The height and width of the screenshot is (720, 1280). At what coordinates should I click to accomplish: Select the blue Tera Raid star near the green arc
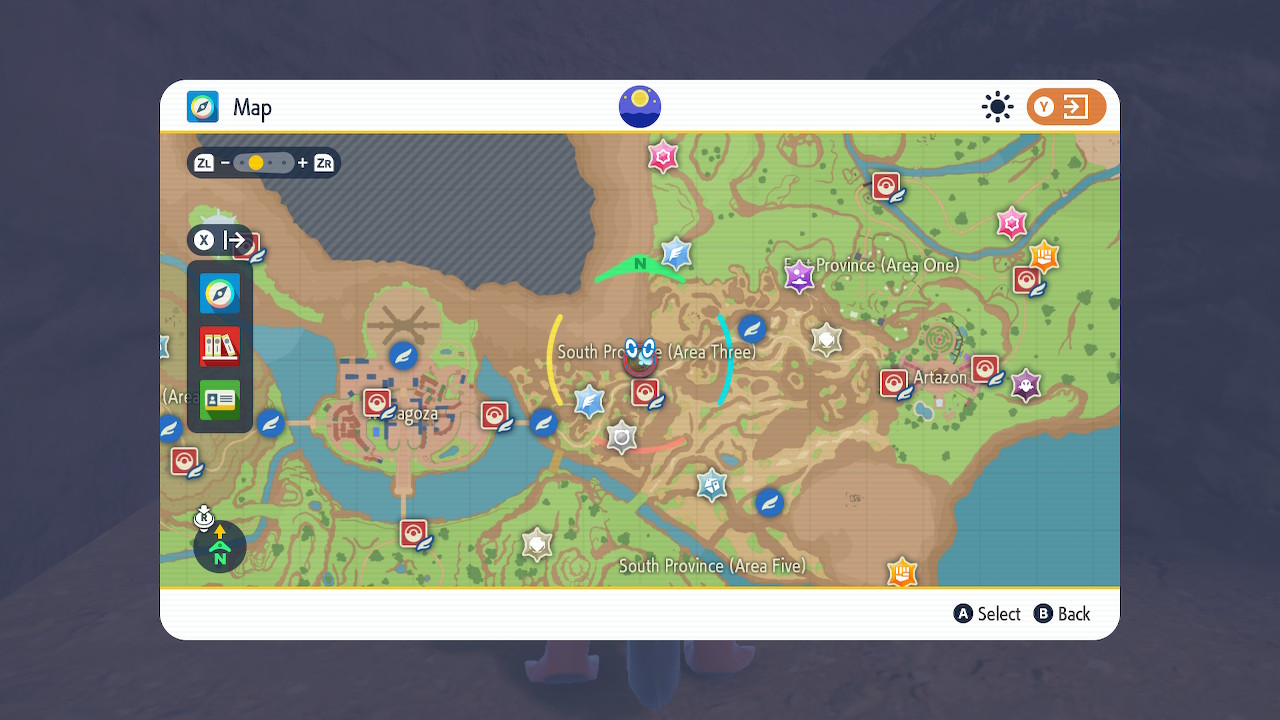(x=676, y=255)
